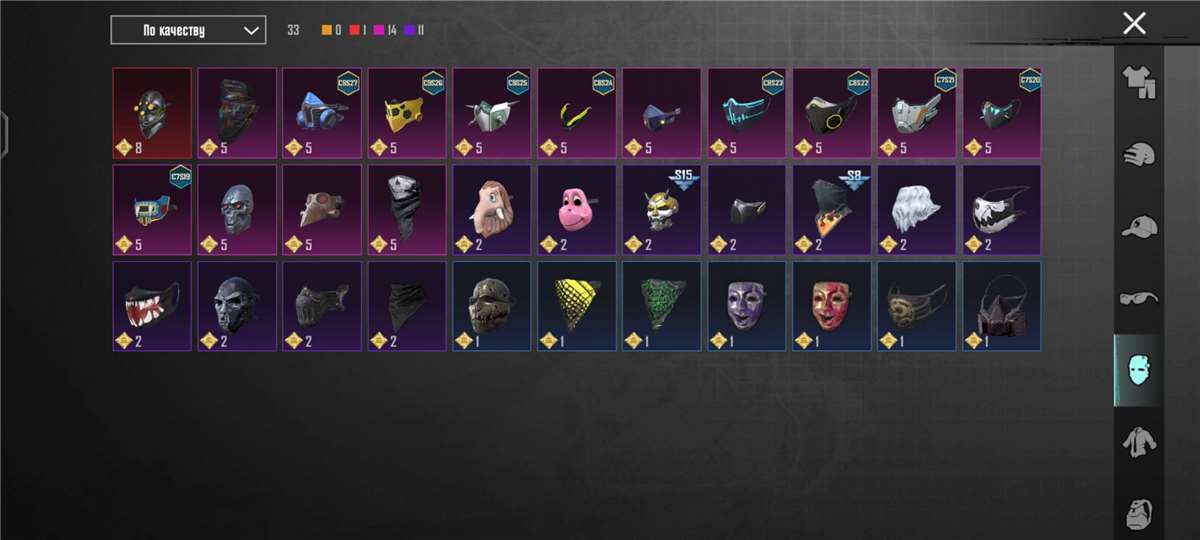This screenshot has height=540, width=1200.
Task: Select the pink hippo mask
Action: point(576,210)
